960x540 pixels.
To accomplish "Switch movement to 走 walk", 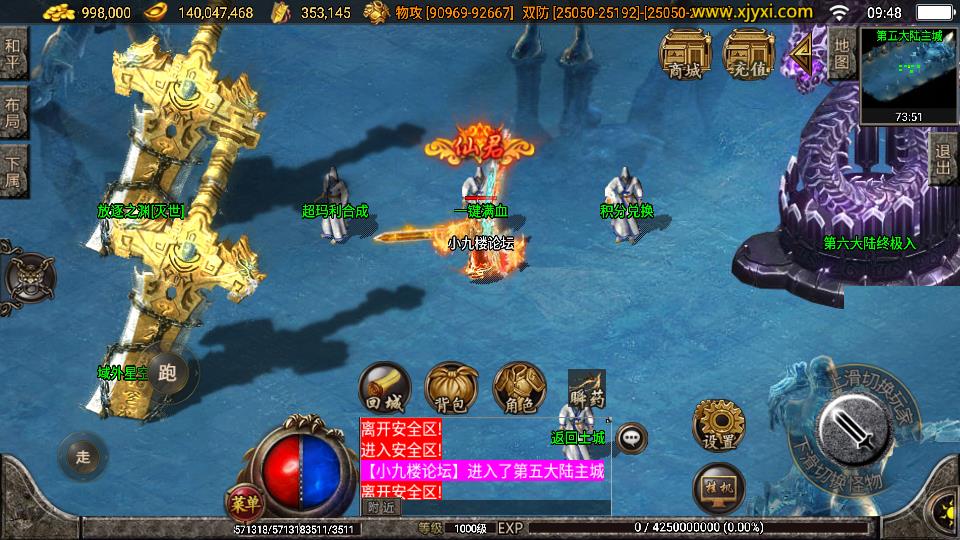I will pos(83,458).
